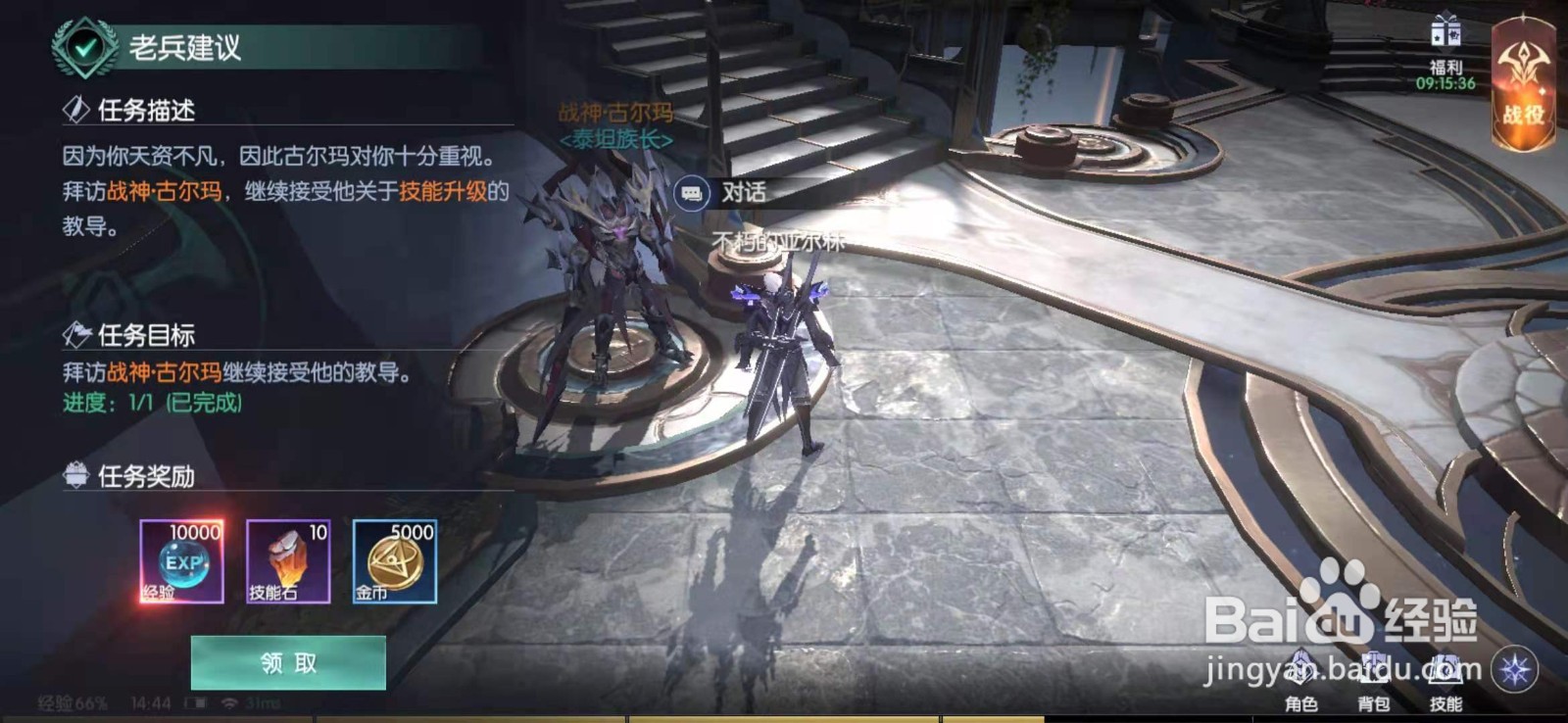
Task: Toggle the green checkmark on 老兵建议
Action: click(x=83, y=42)
